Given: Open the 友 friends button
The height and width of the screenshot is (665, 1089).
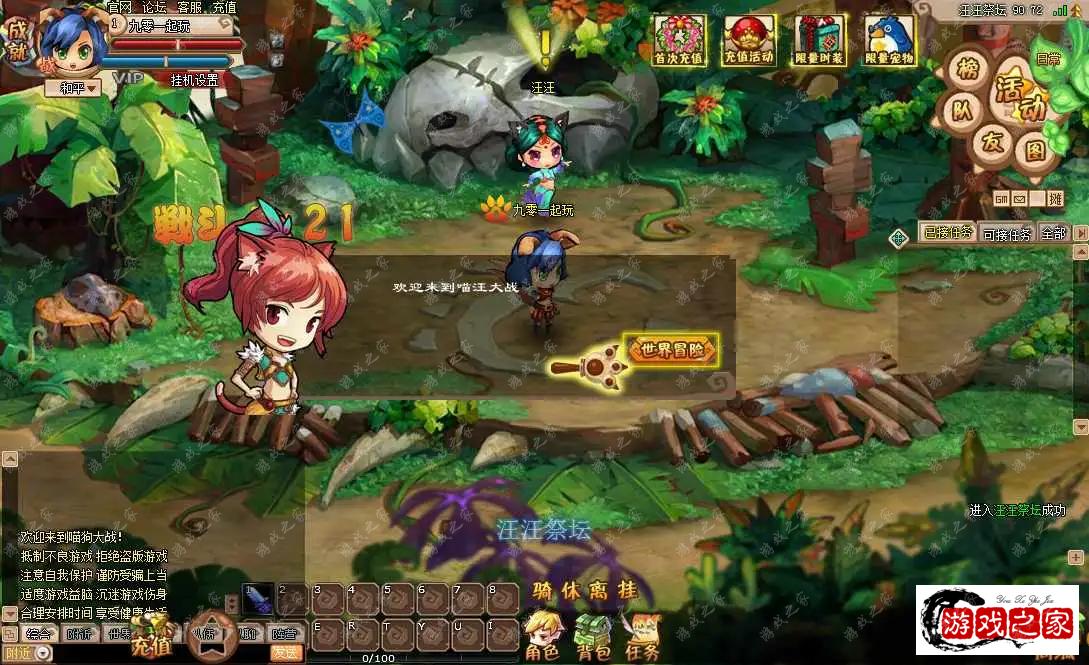Looking at the screenshot, I should point(992,142).
